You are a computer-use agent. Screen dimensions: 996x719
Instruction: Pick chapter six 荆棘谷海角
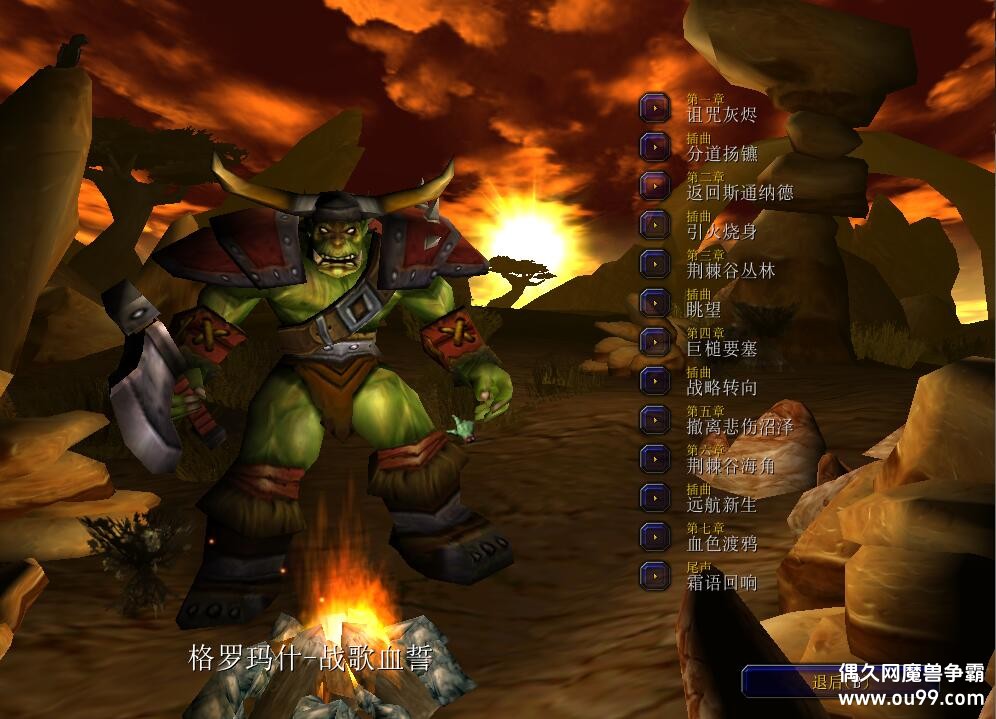pyautogui.click(x=655, y=459)
